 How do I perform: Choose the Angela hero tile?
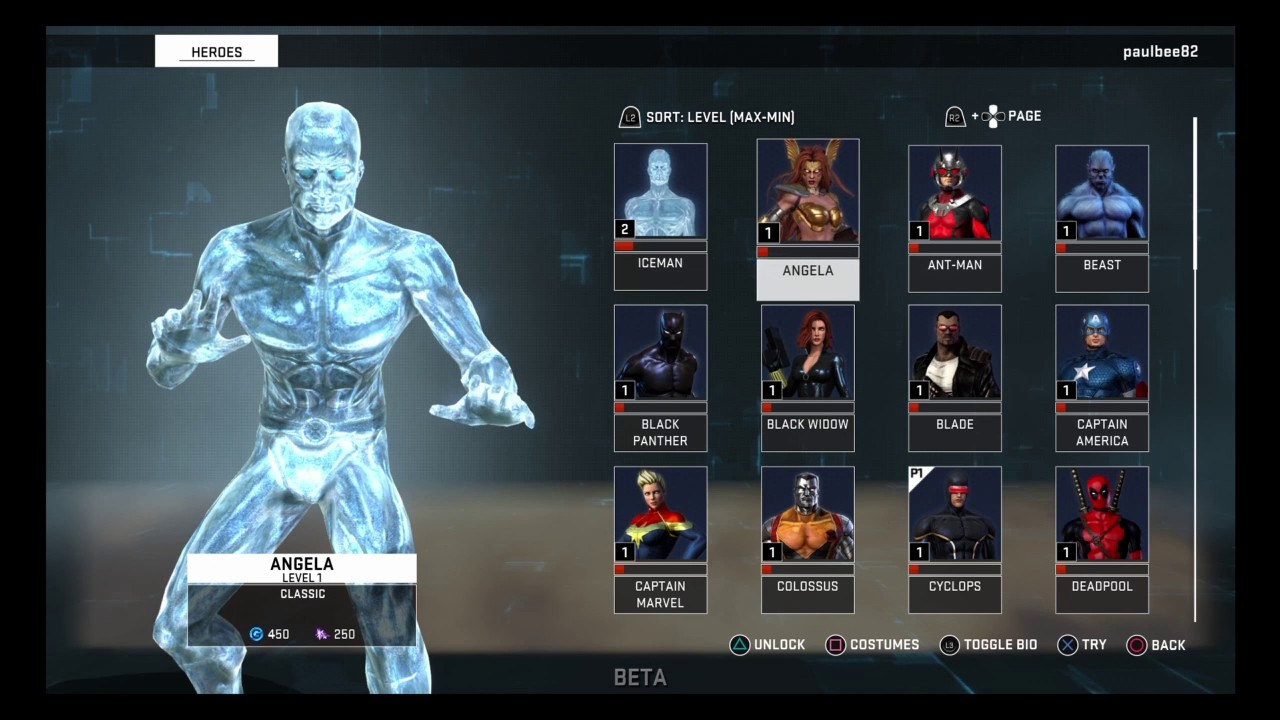807,218
